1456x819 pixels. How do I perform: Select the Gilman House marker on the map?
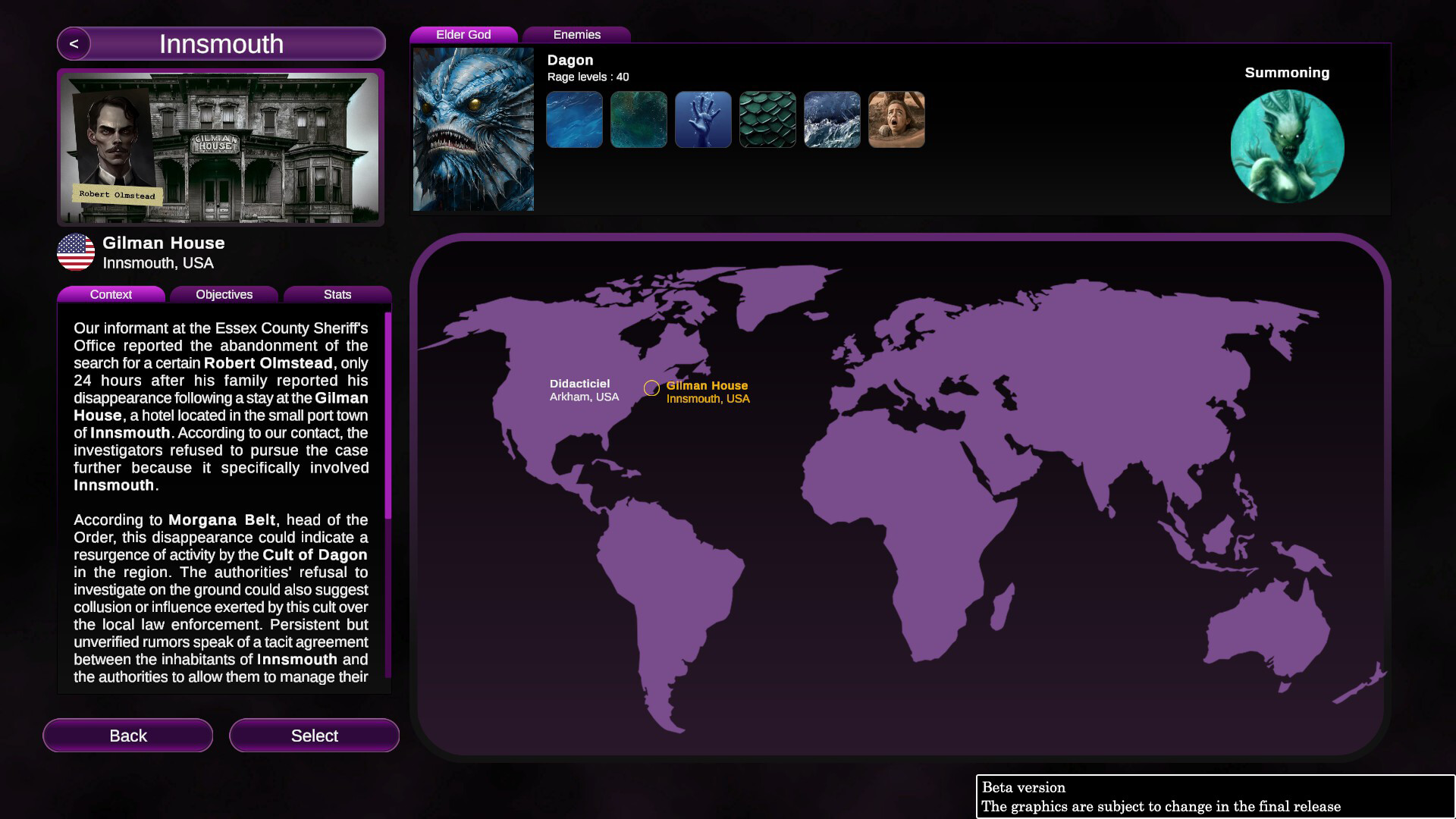(x=651, y=388)
